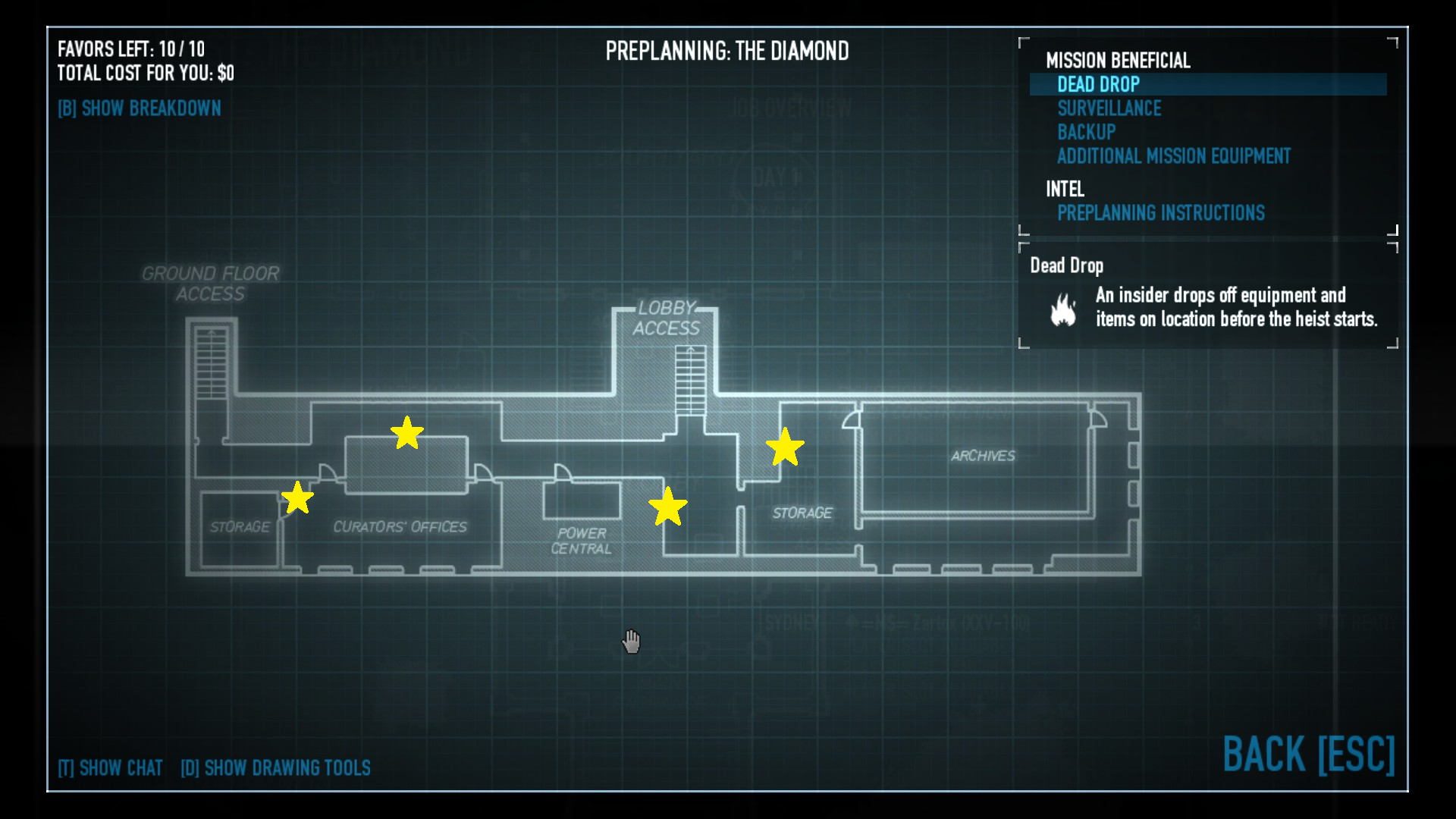The width and height of the screenshot is (1456, 819).
Task: Select the Dead Drop category
Action: 1098,84
